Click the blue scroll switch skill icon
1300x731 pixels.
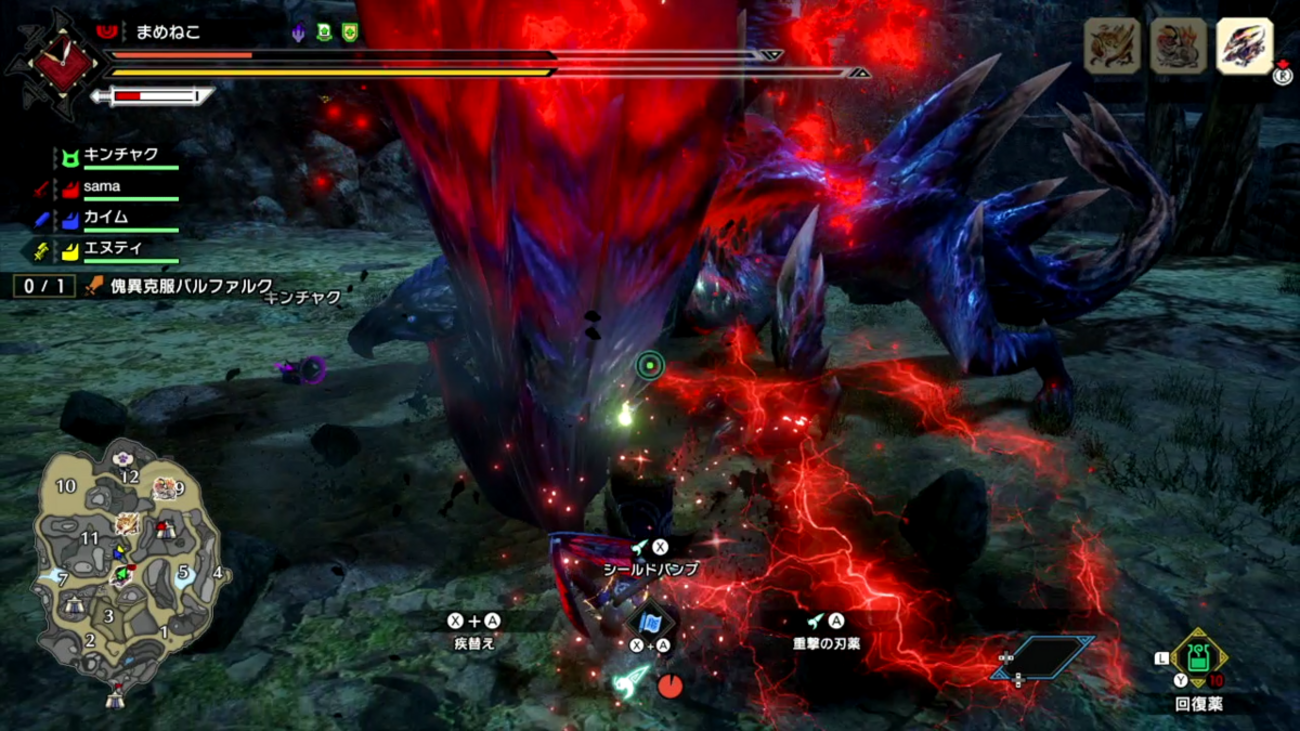coord(650,623)
